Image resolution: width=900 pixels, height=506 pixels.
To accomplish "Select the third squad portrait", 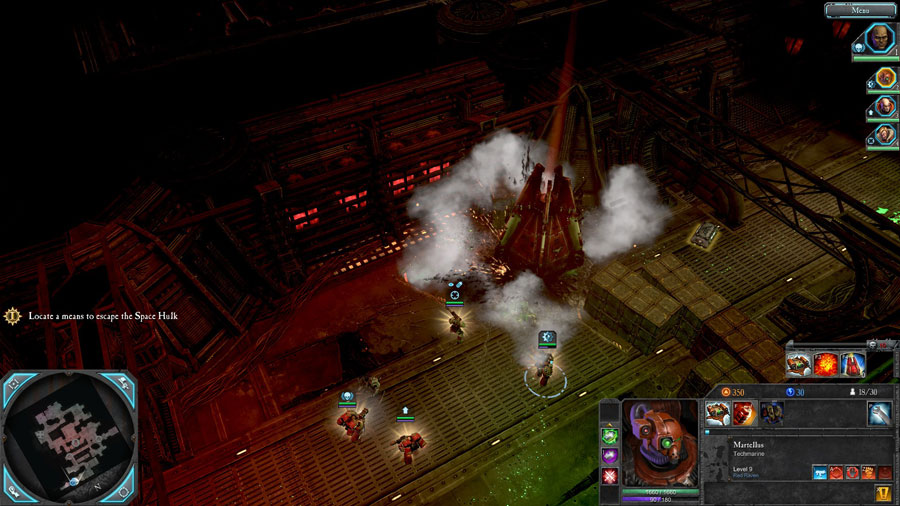I will coord(885,106).
